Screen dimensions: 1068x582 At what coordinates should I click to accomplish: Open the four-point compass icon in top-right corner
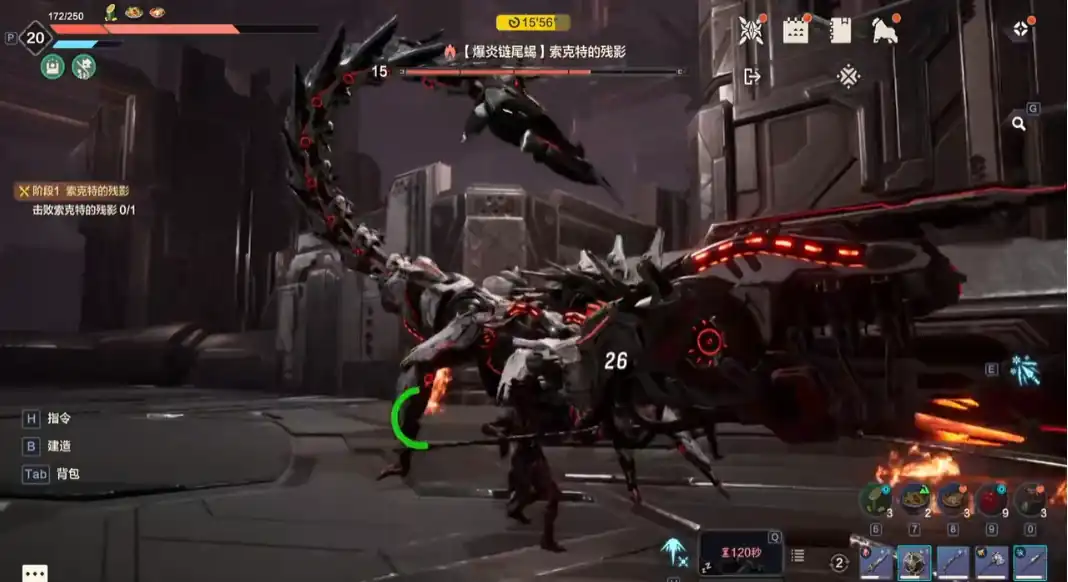pyautogui.click(x=1020, y=30)
